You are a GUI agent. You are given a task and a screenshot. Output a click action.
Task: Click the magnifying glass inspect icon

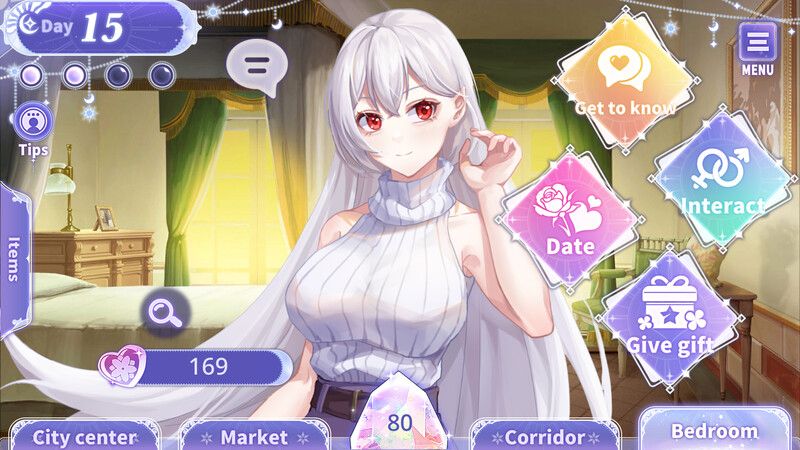[x=161, y=312]
